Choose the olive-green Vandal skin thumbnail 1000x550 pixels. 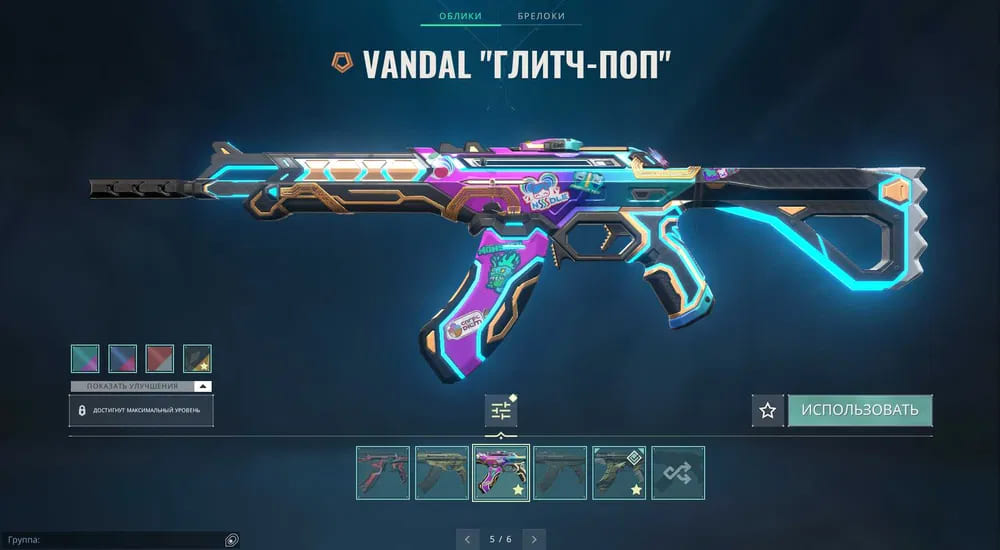pyautogui.click(x=442, y=472)
